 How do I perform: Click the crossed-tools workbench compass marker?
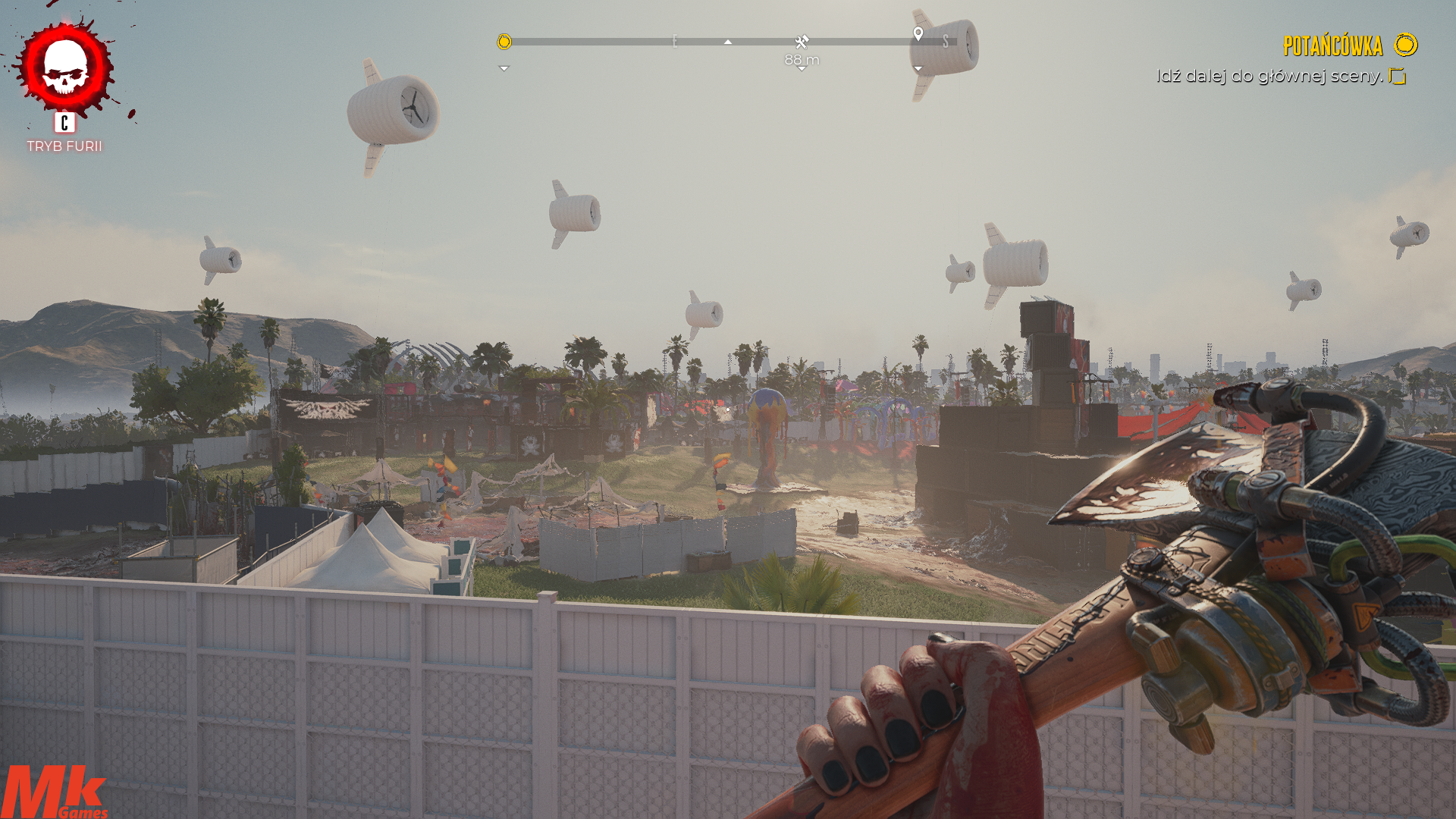click(x=802, y=42)
